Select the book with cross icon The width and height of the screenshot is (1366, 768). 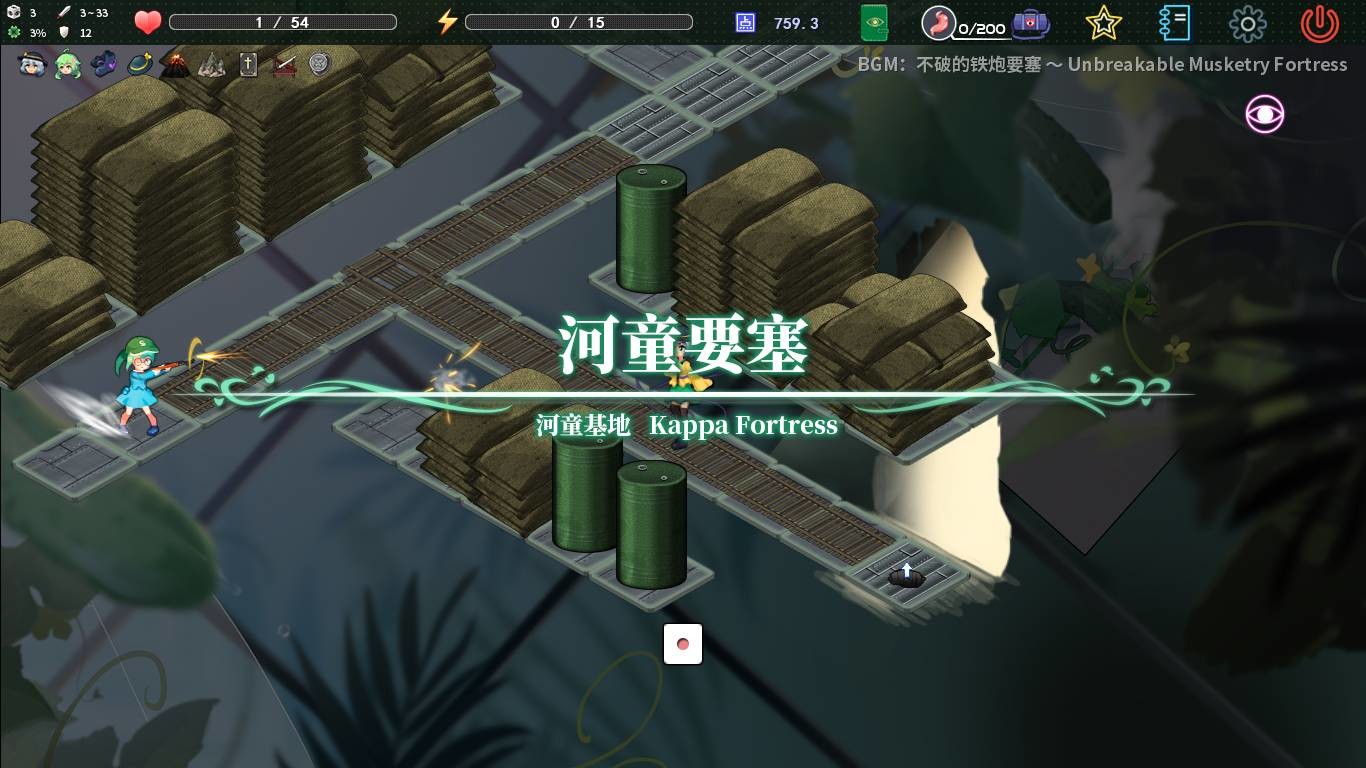point(249,64)
